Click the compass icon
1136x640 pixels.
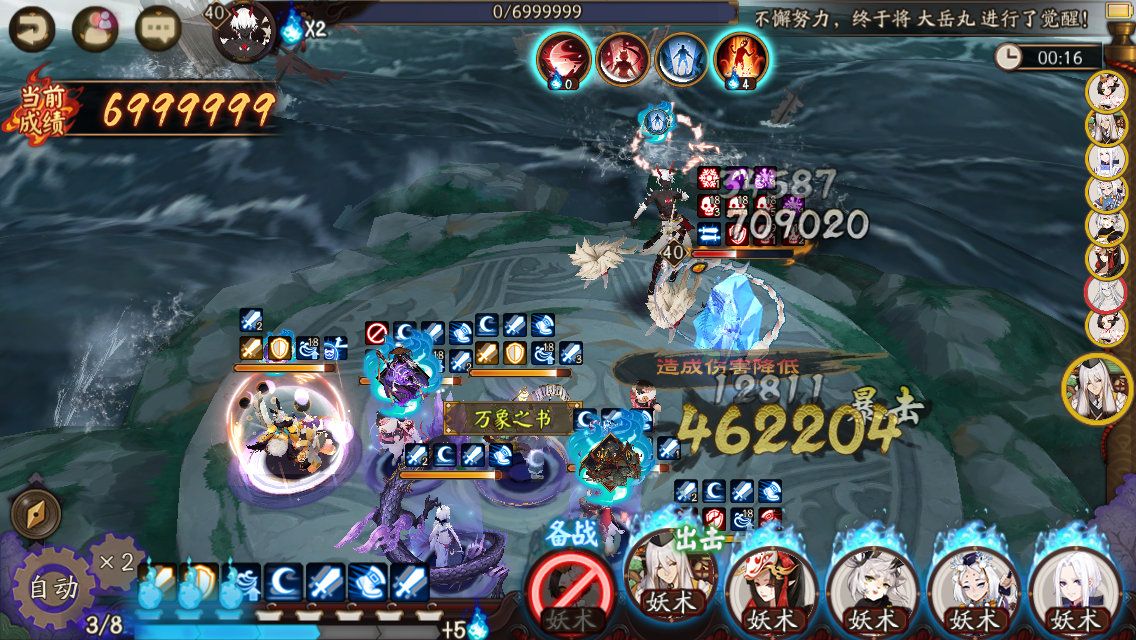click(35, 515)
